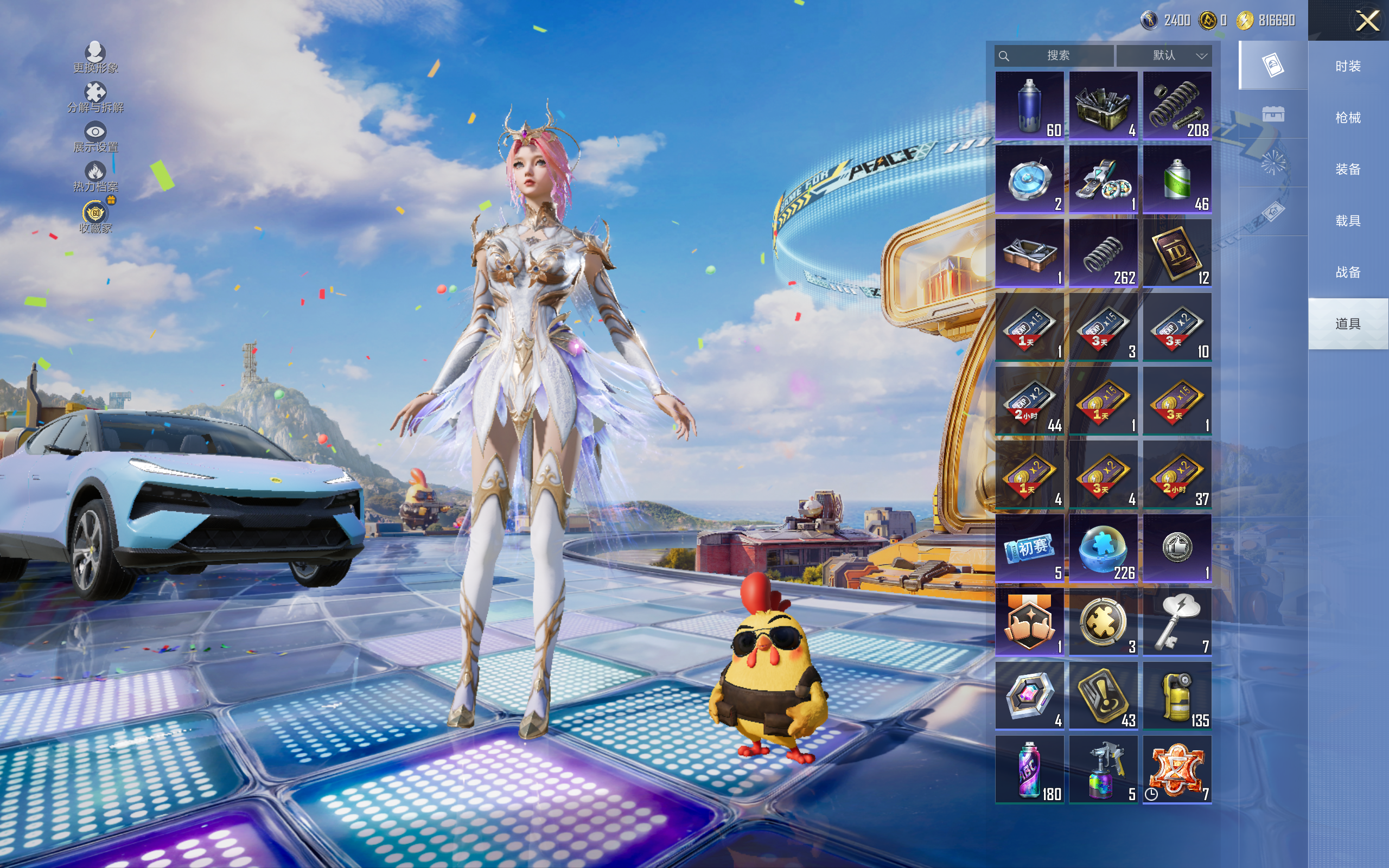Switch to the 时装 tab

[1348, 66]
